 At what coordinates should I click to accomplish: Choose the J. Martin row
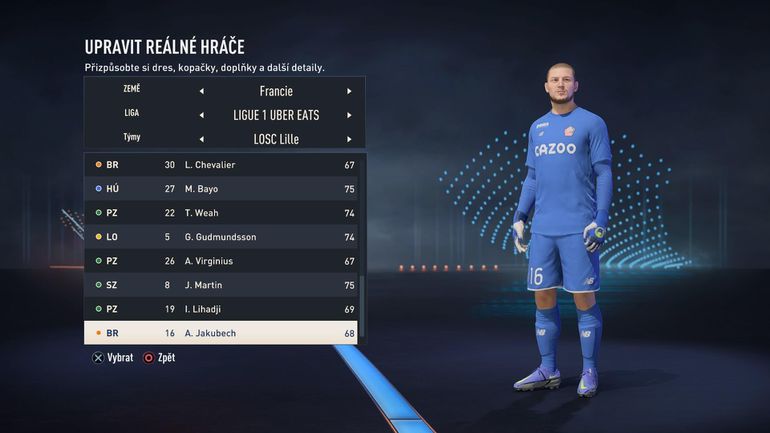221,285
